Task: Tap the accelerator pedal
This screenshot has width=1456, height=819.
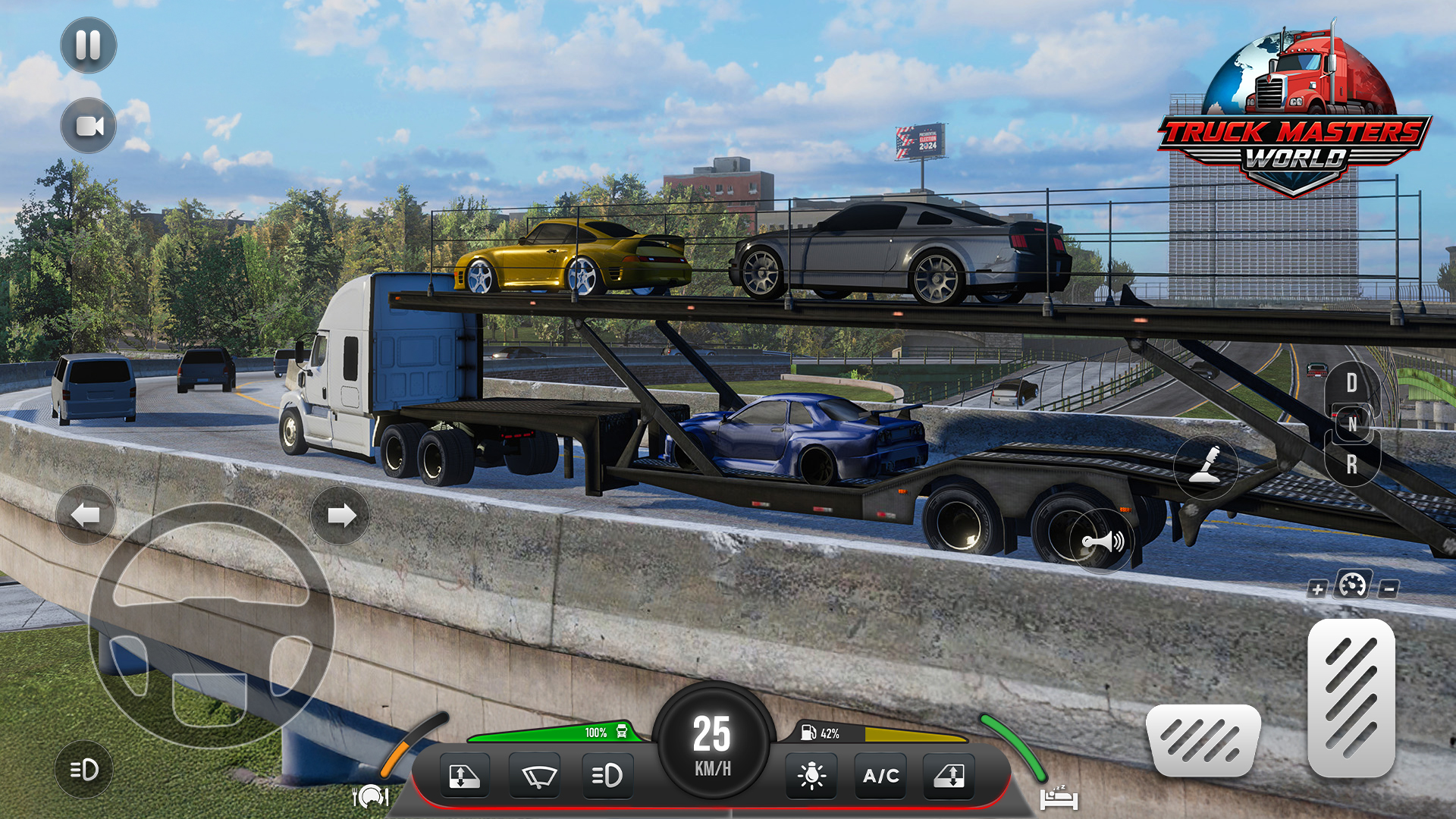Action: (x=1351, y=698)
